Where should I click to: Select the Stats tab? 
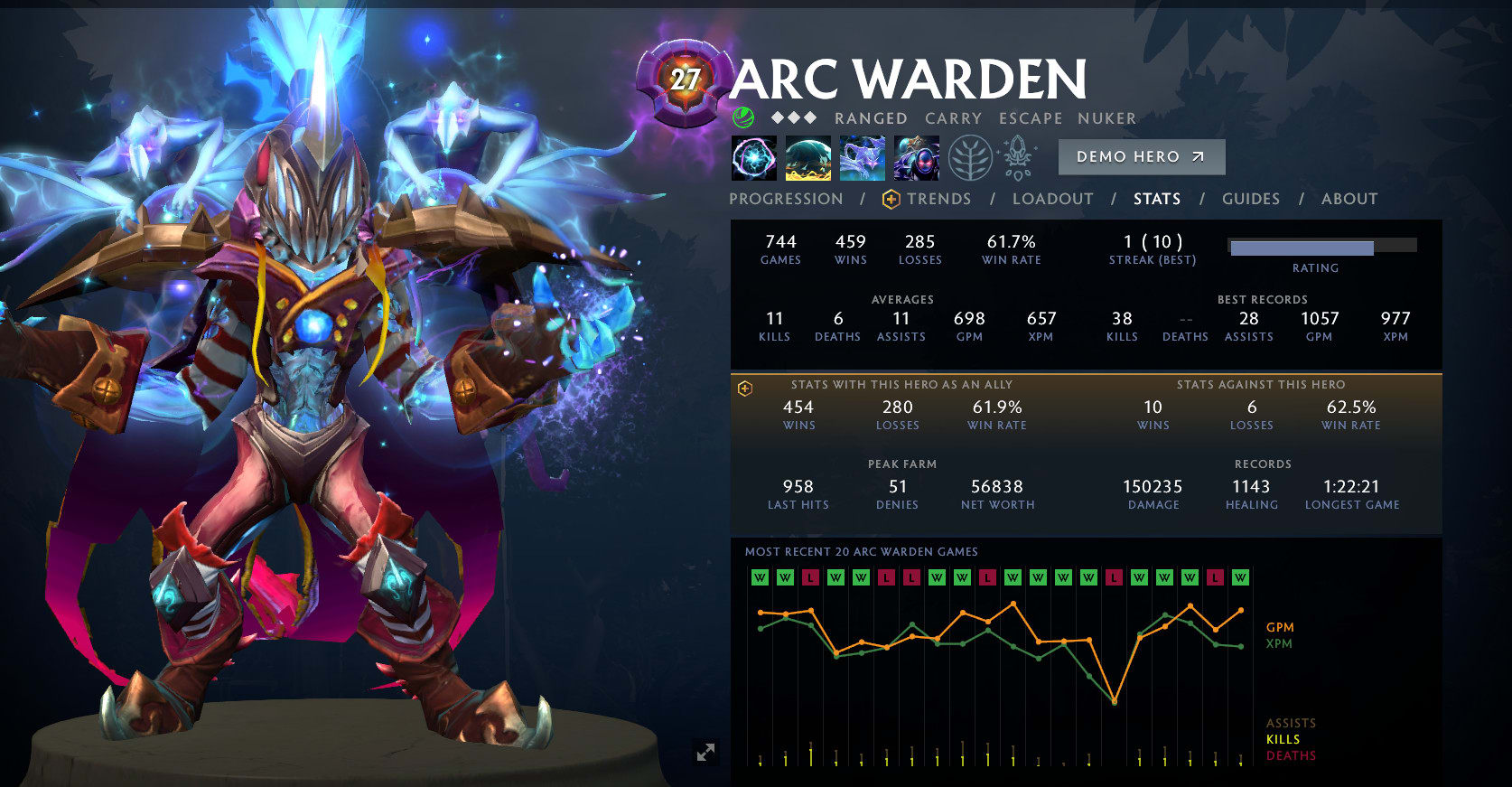coord(1157,199)
